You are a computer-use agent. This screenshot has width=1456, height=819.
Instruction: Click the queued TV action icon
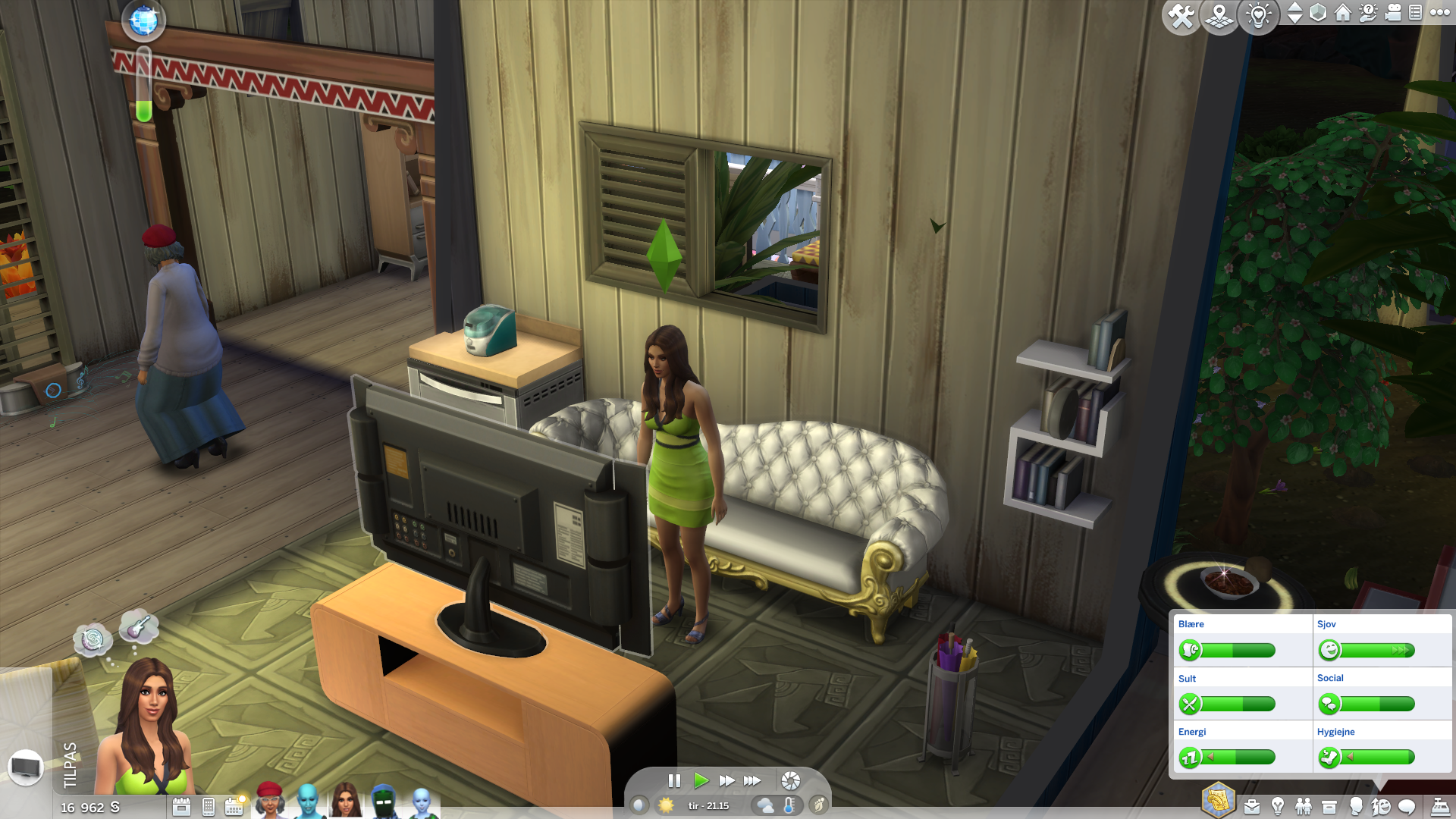[26, 767]
